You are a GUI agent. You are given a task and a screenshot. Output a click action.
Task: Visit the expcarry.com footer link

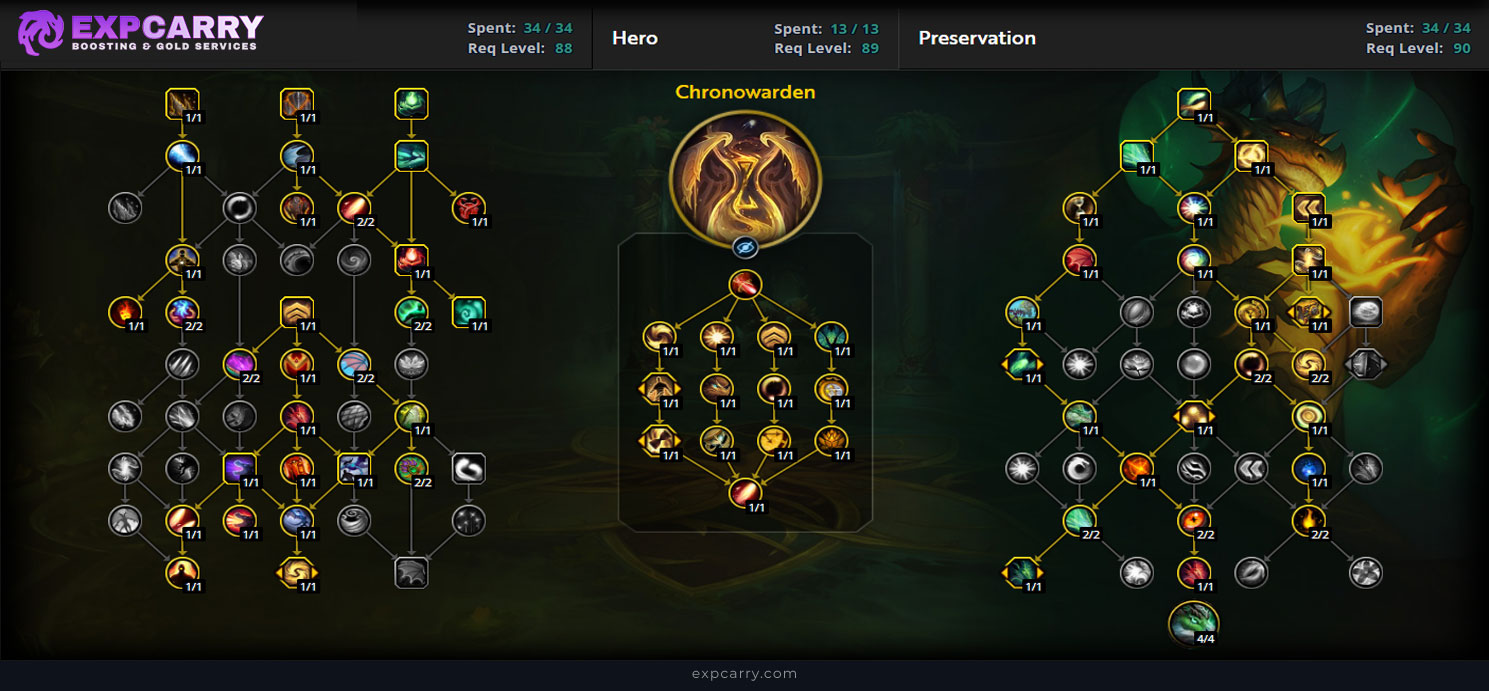point(744,674)
